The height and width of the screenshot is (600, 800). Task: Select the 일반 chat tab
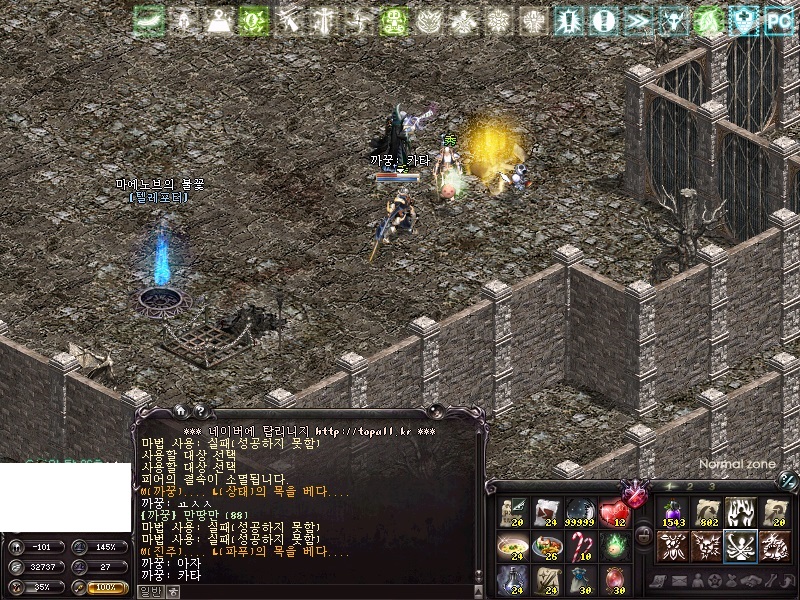coord(149,591)
